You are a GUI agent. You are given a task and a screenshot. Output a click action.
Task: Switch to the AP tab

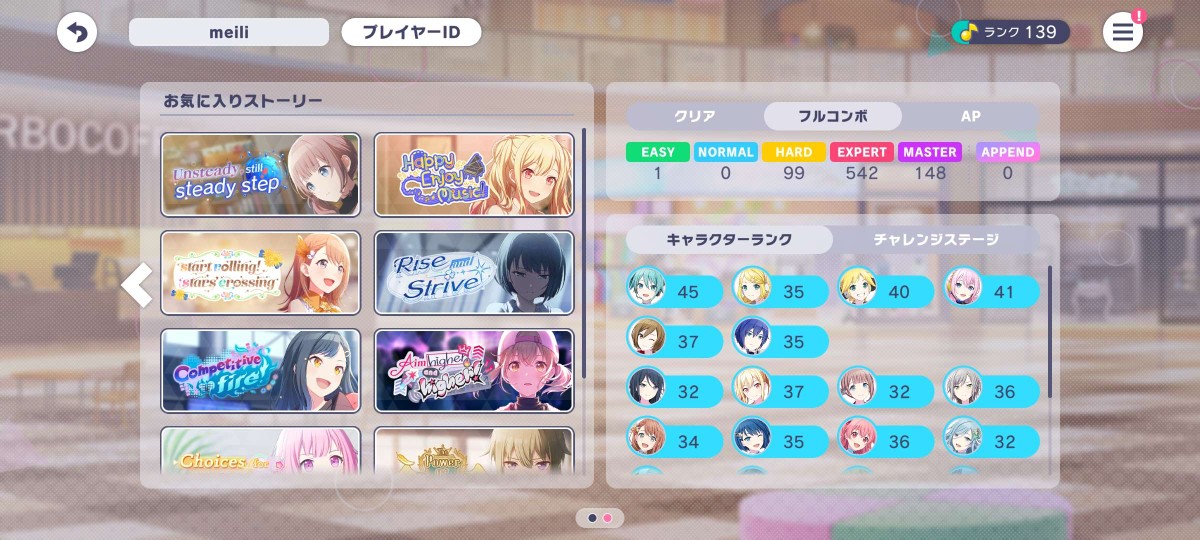970,116
